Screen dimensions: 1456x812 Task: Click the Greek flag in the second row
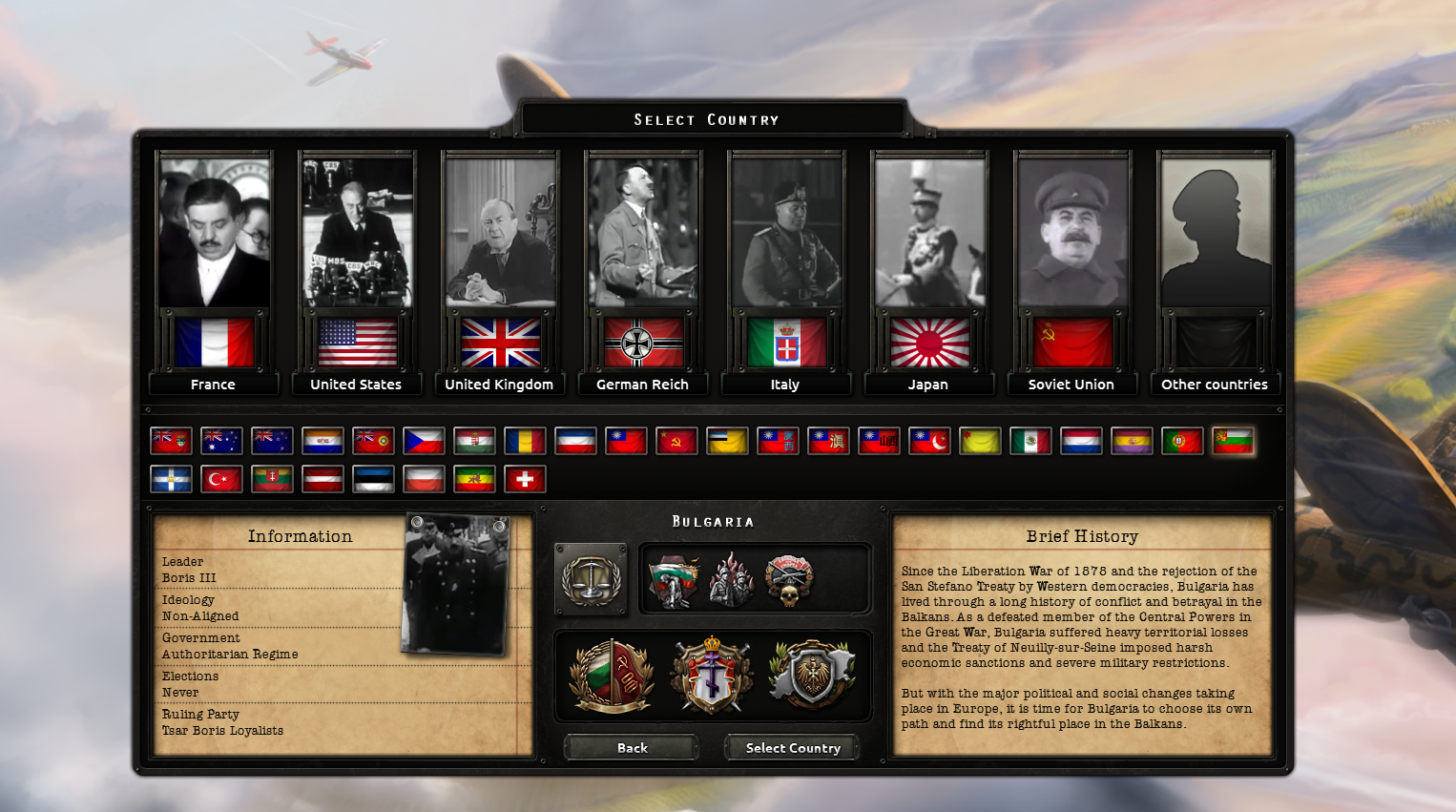[171, 478]
